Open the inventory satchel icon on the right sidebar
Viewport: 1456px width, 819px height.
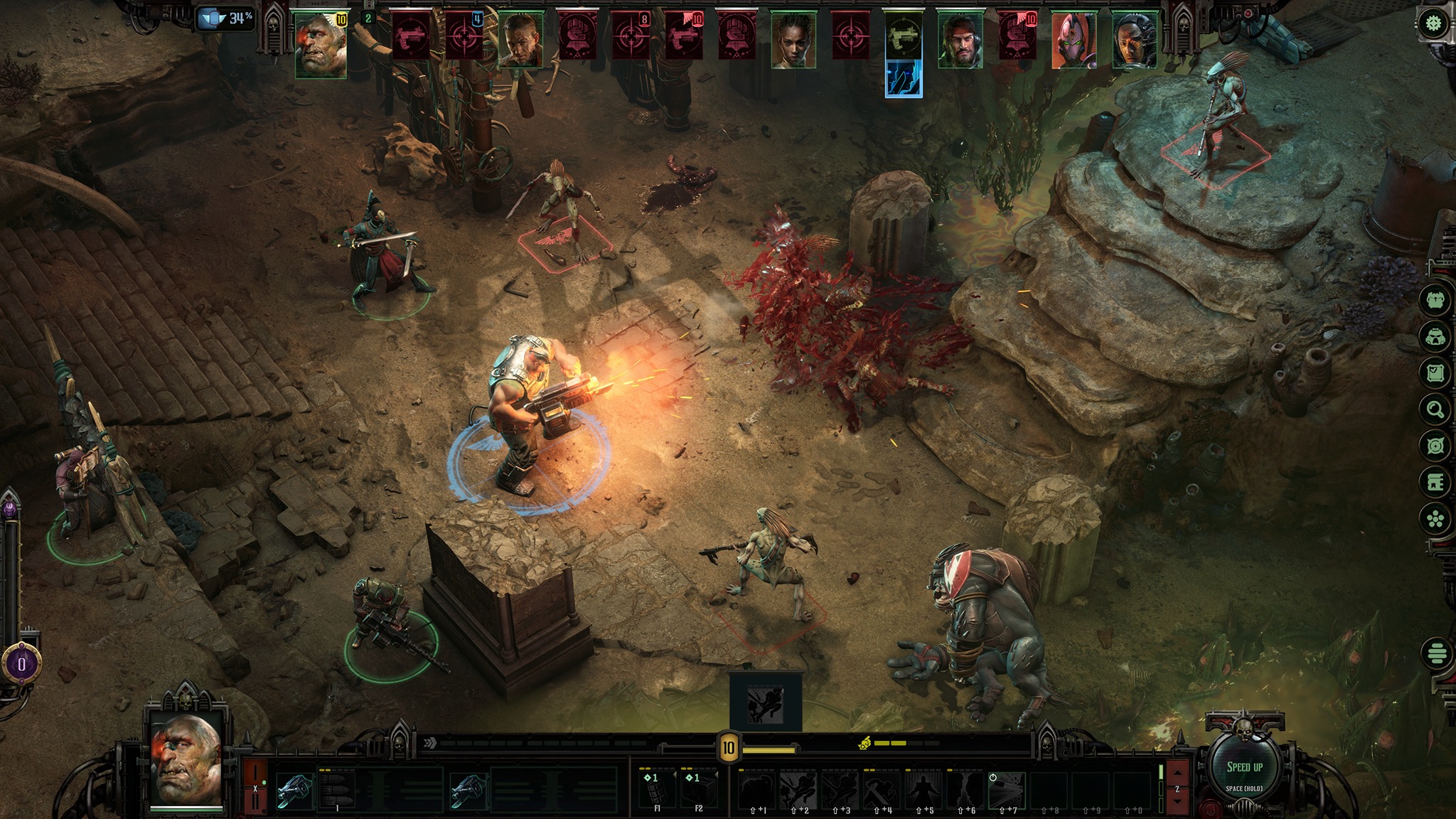tap(1437, 370)
